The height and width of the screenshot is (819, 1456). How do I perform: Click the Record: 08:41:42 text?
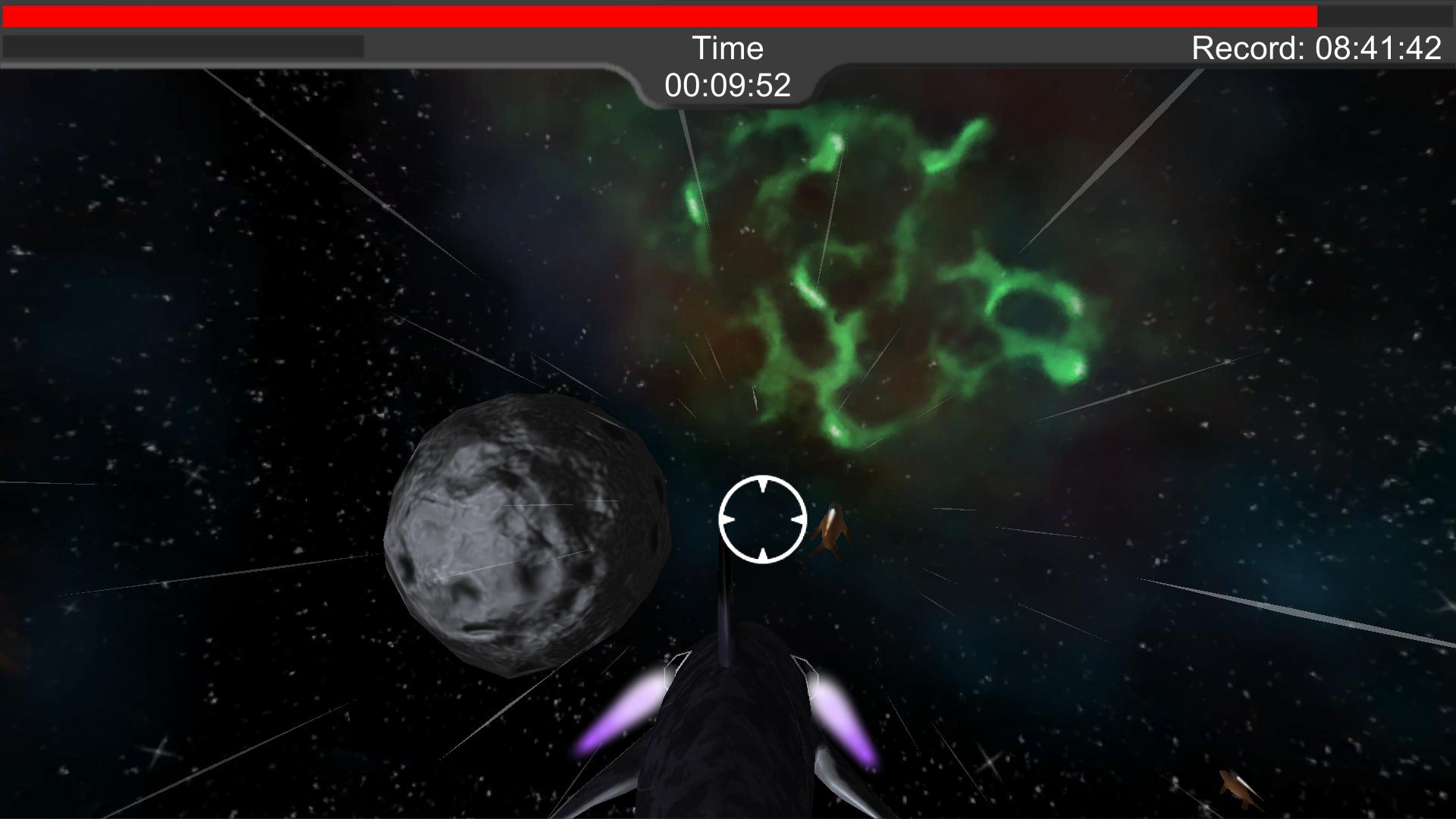tap(1318, 48)
